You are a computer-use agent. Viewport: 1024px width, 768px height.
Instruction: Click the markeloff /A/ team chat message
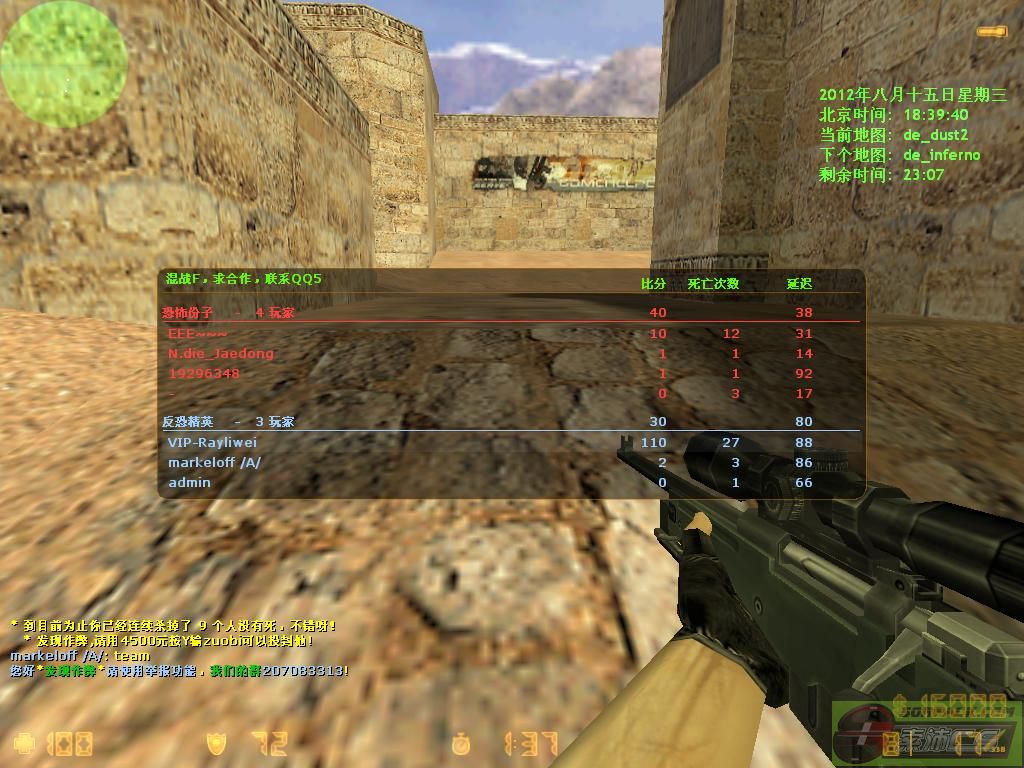point(79,655)
